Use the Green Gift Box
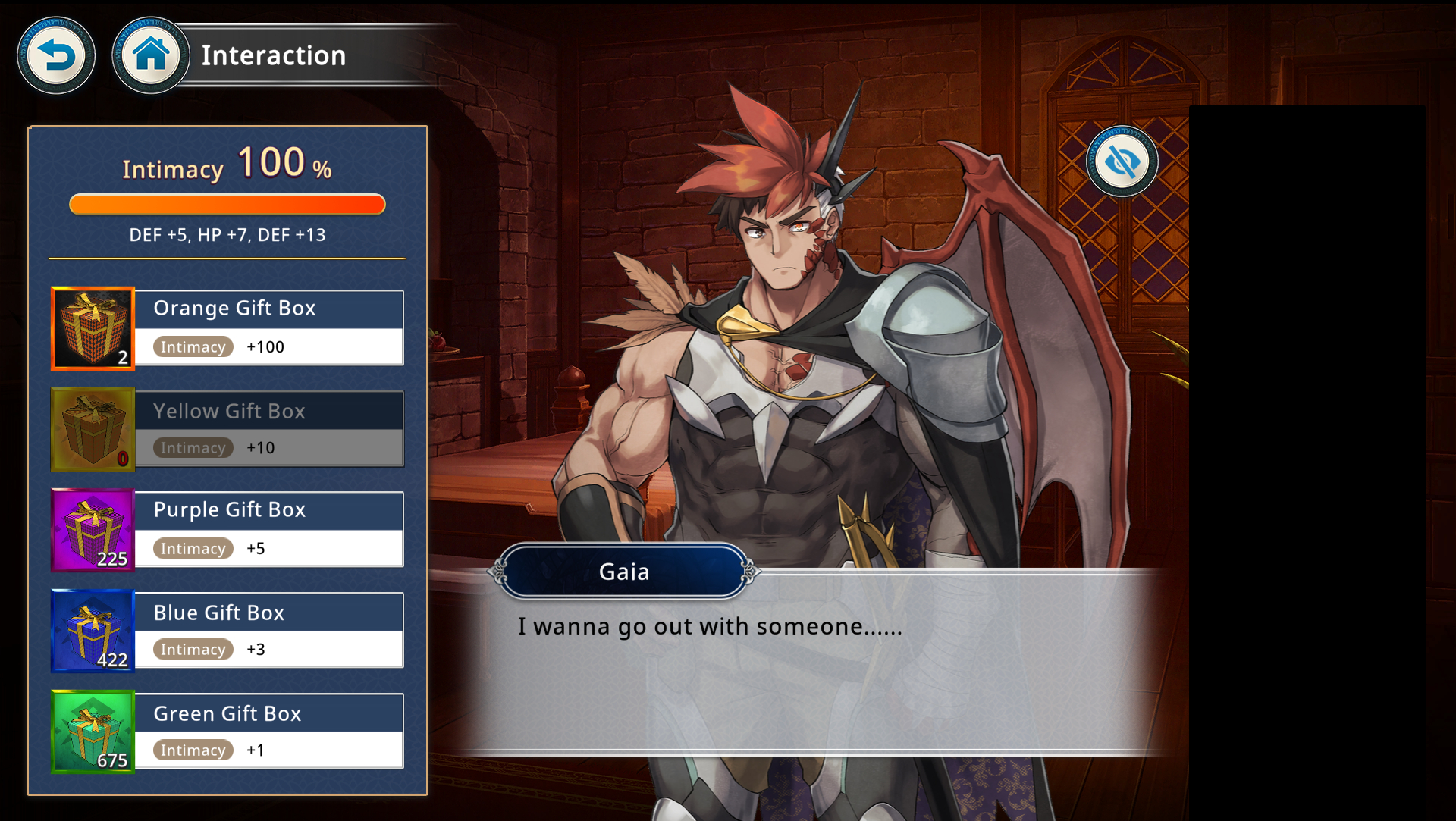This screenshot has height=821, width=1456. click(x=227, y=732)
